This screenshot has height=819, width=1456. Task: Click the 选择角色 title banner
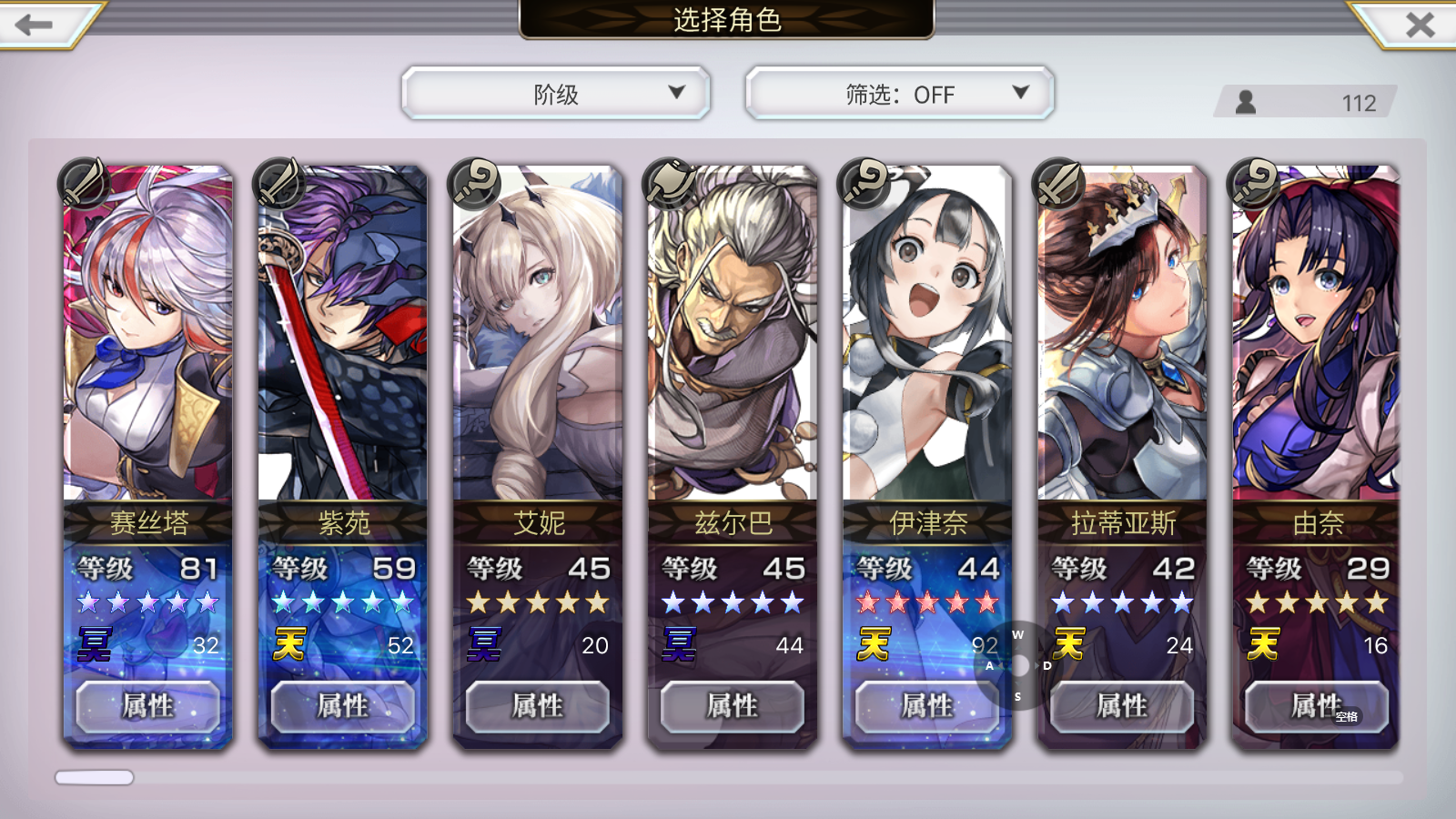pos(728,18)
